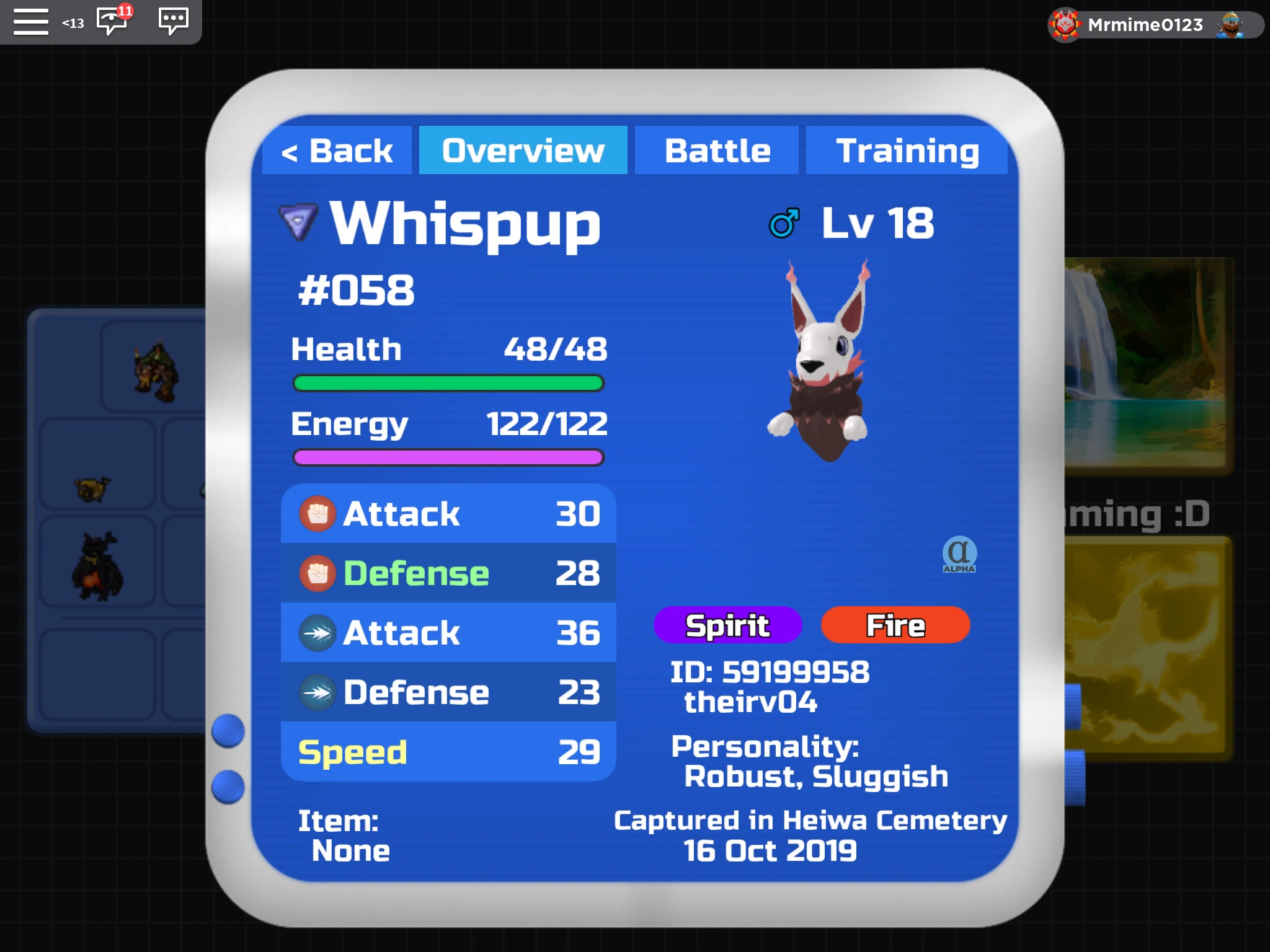Screen dimensions: 1270x952
Task: Click the purple Energy bar
Action: click(448, 457)
